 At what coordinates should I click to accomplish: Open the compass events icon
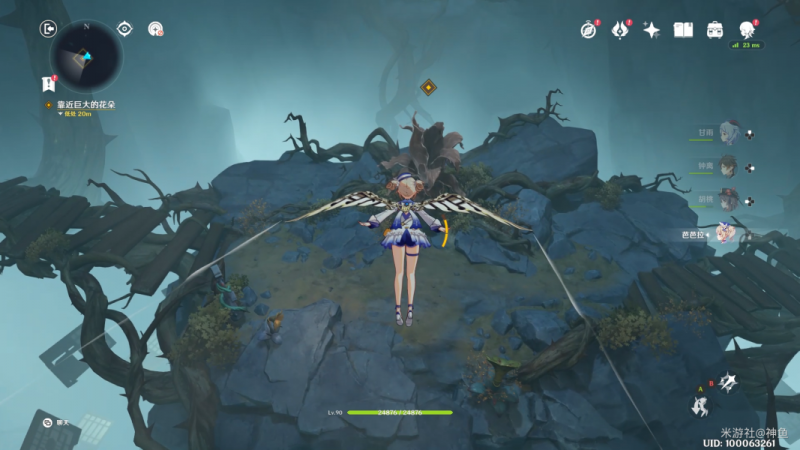pyautogui.click(x=588, y=30)
